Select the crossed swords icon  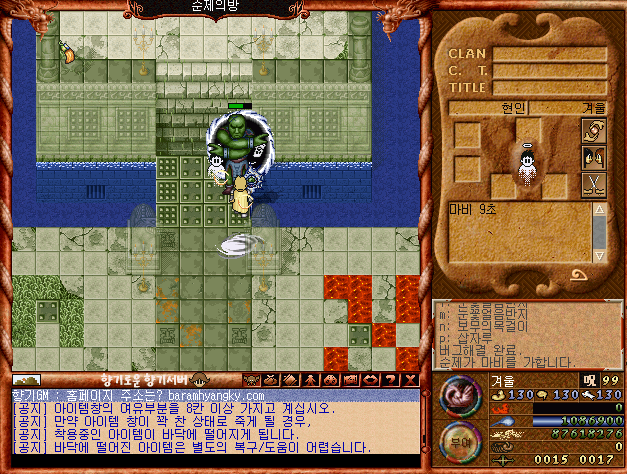[x=594, y=184]
